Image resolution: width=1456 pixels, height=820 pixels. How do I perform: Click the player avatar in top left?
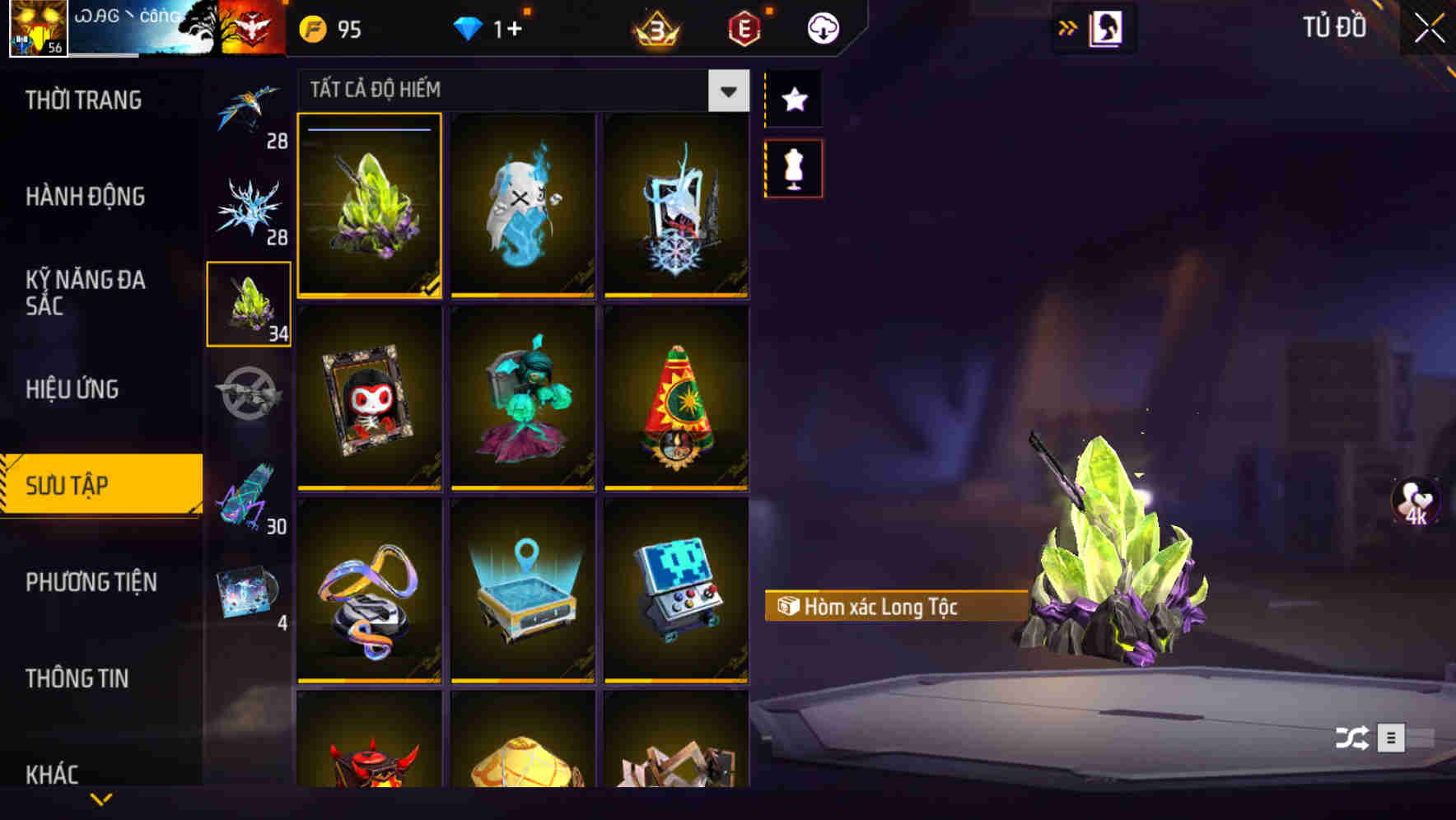(38, 29)
